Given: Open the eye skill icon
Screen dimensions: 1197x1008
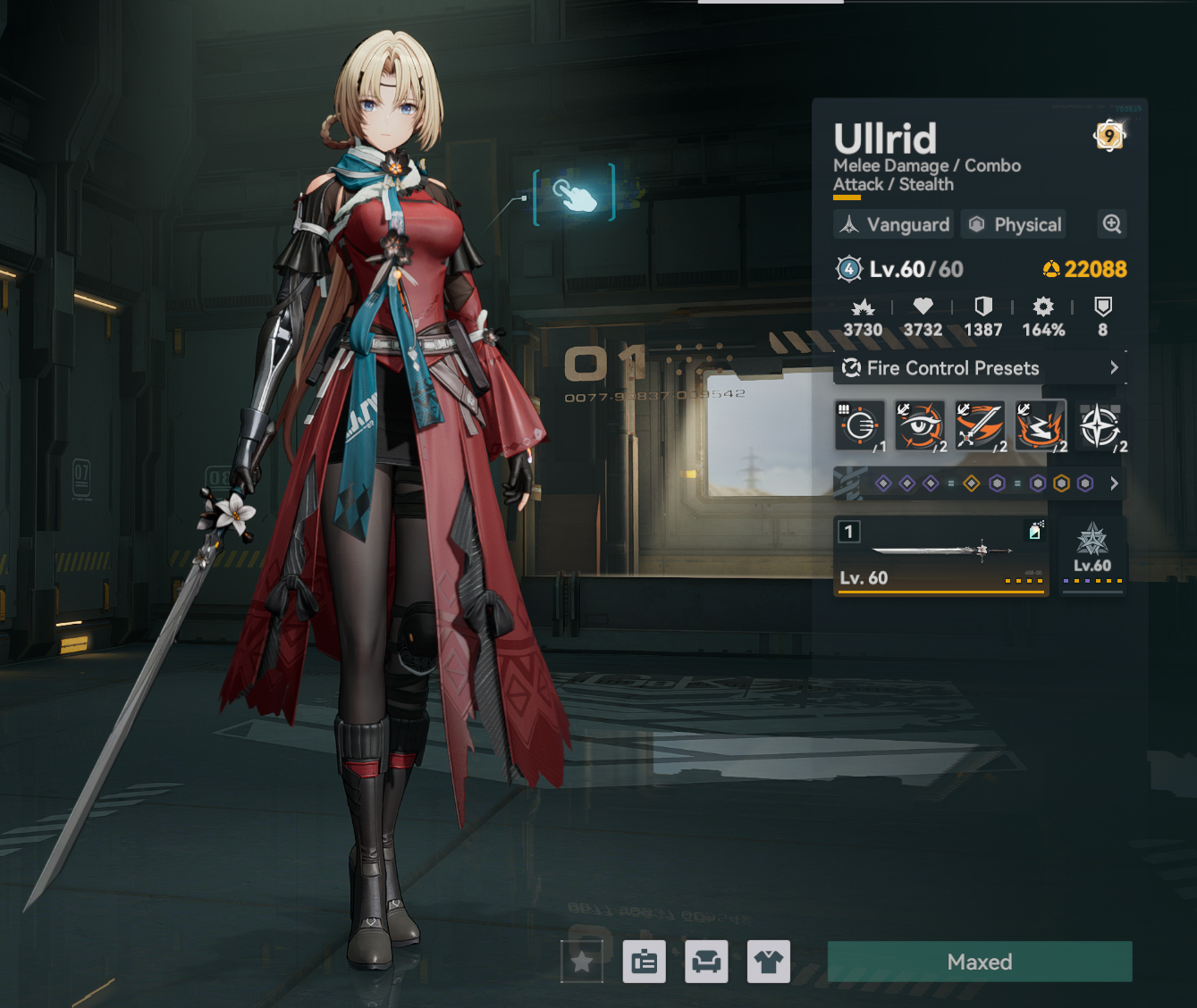Looking at the screenshot, I should pyautogui.click(x=920, y=425).
